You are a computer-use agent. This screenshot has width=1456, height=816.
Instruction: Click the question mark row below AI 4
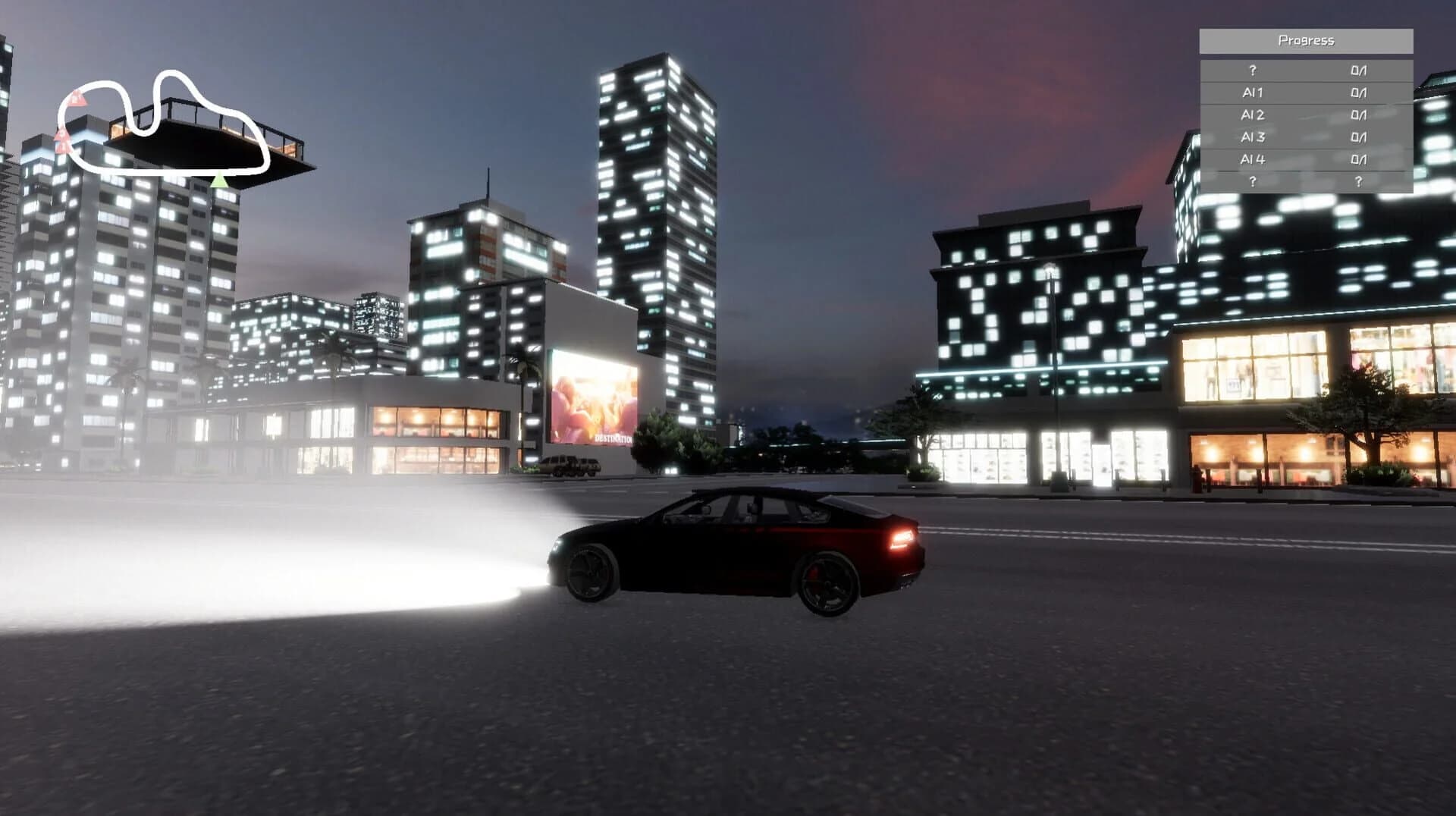click(1251, 180)
